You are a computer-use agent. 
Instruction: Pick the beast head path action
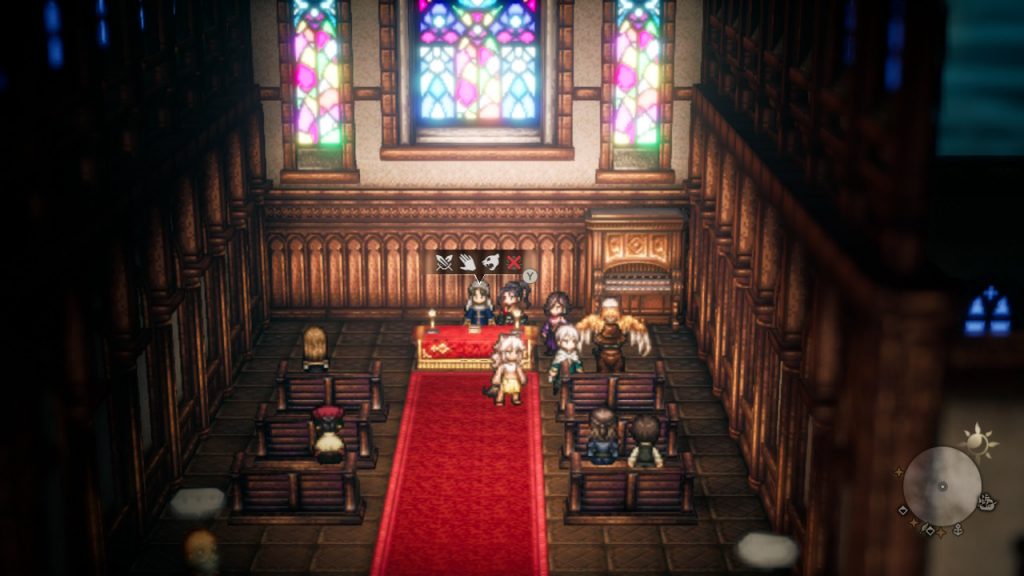tap(490, 262)
